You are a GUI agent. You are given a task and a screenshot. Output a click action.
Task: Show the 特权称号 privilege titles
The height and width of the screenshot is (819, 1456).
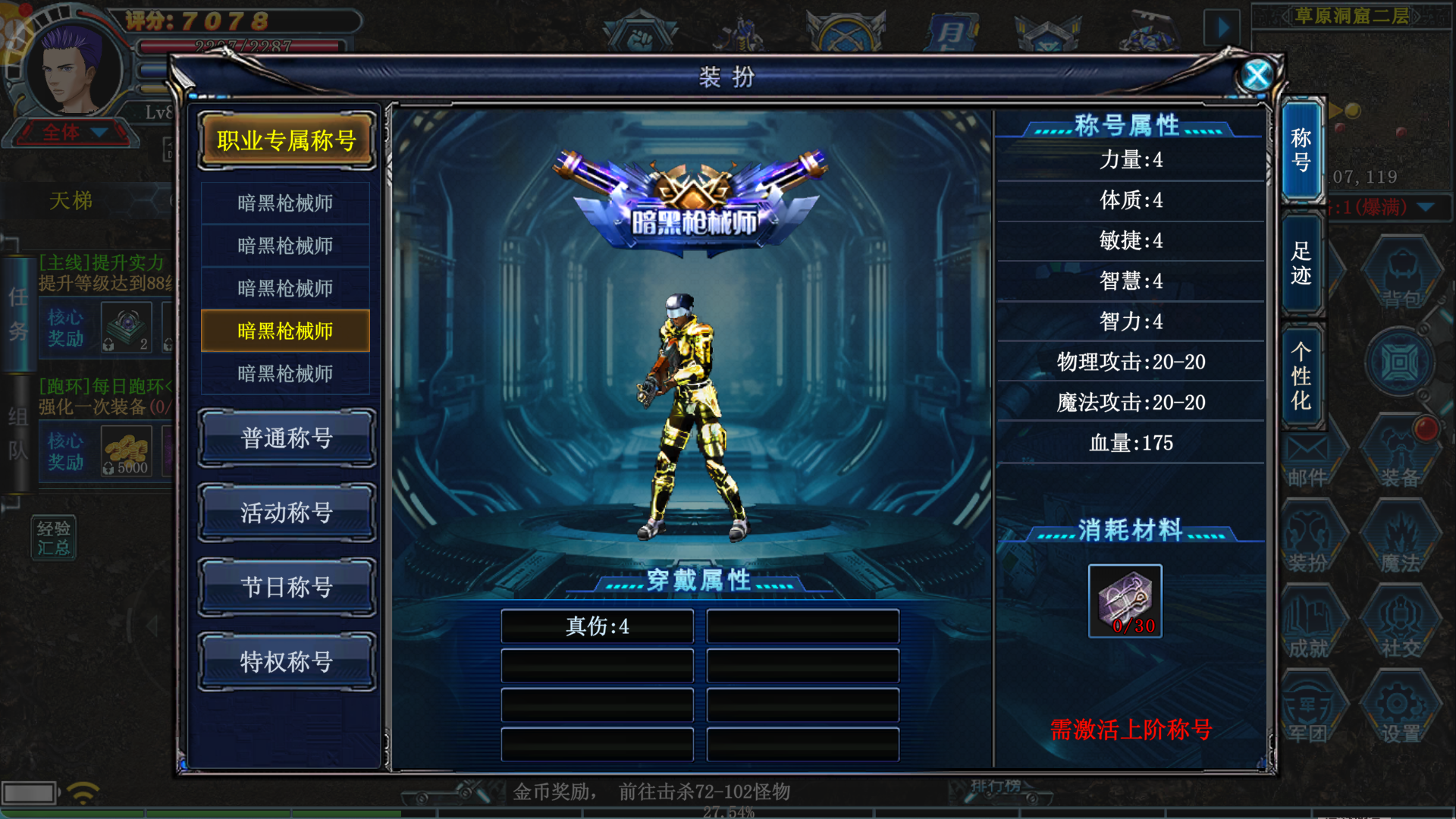pyautogui.click(x=287, y=661)
